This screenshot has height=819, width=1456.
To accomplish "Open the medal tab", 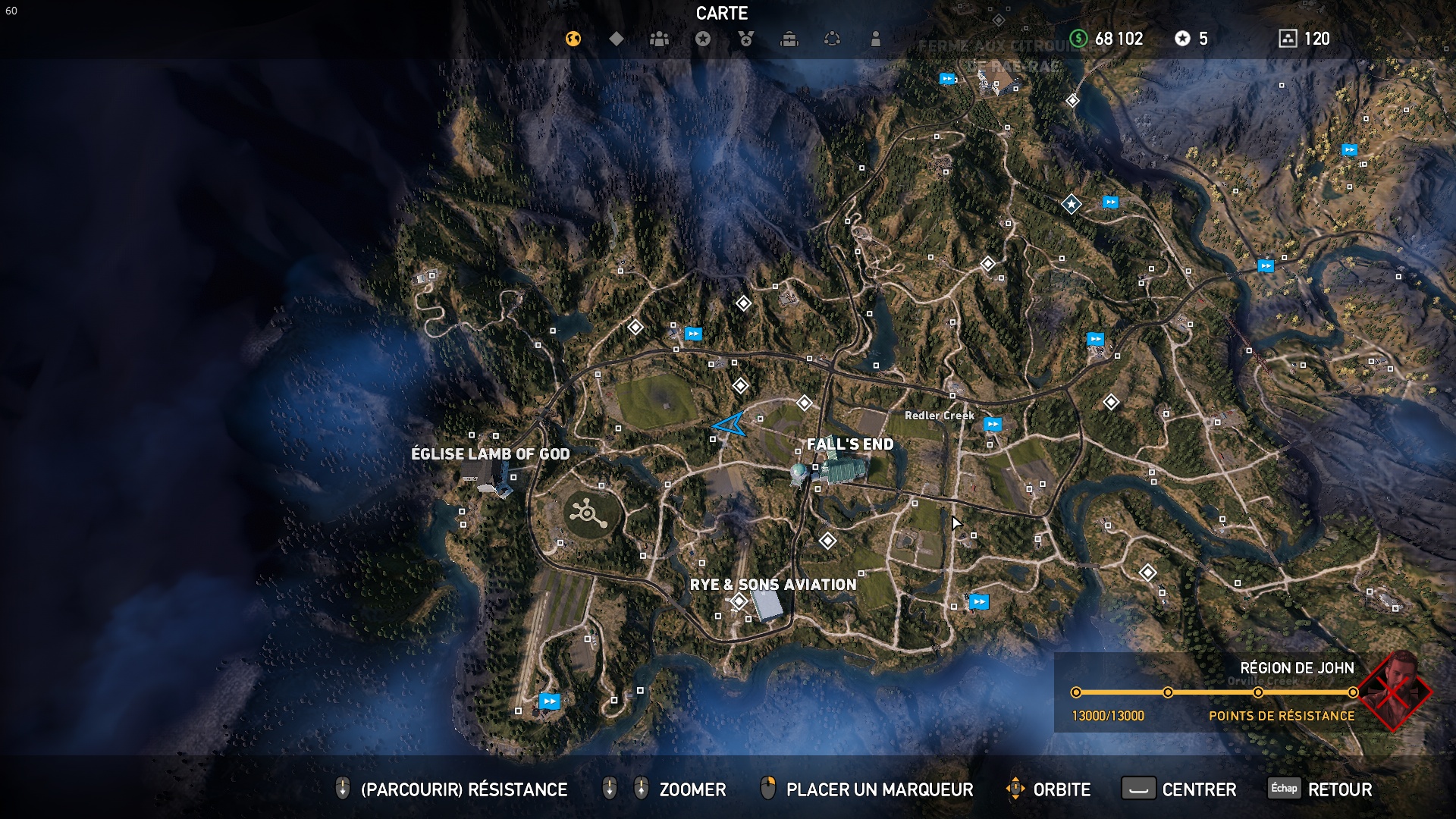I will (x=746, y=39).
